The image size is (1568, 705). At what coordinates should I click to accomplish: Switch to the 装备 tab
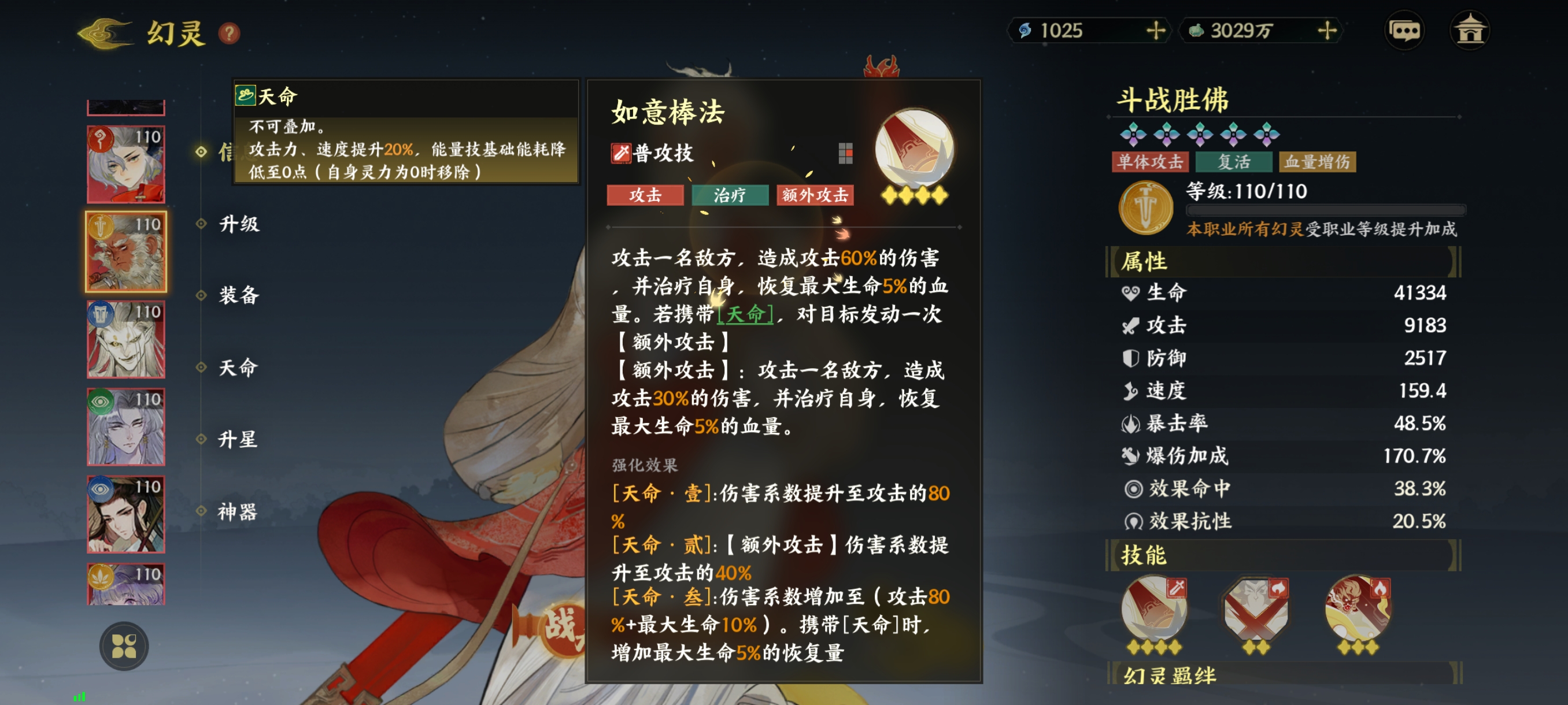(x=239, y=296)
